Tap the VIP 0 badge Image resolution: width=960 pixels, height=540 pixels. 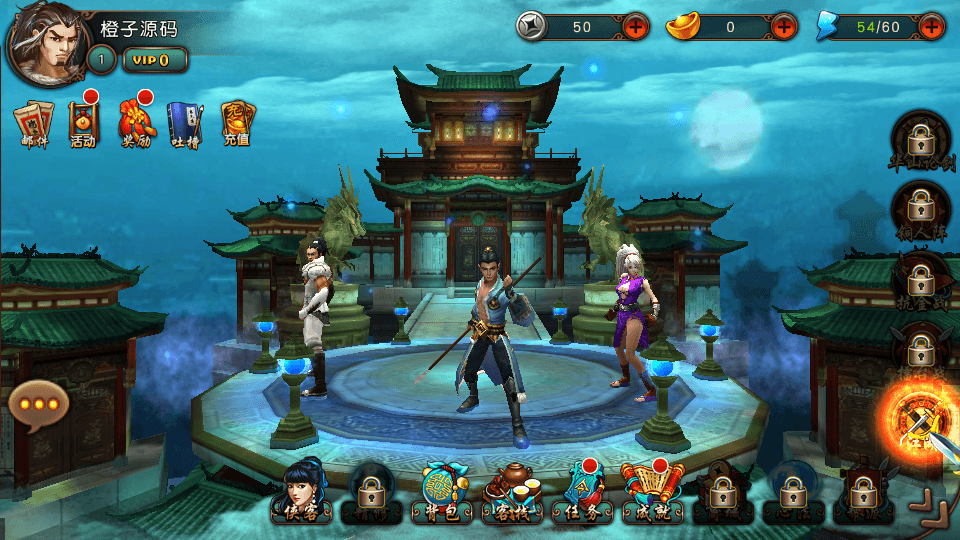(x=155, y=60)
